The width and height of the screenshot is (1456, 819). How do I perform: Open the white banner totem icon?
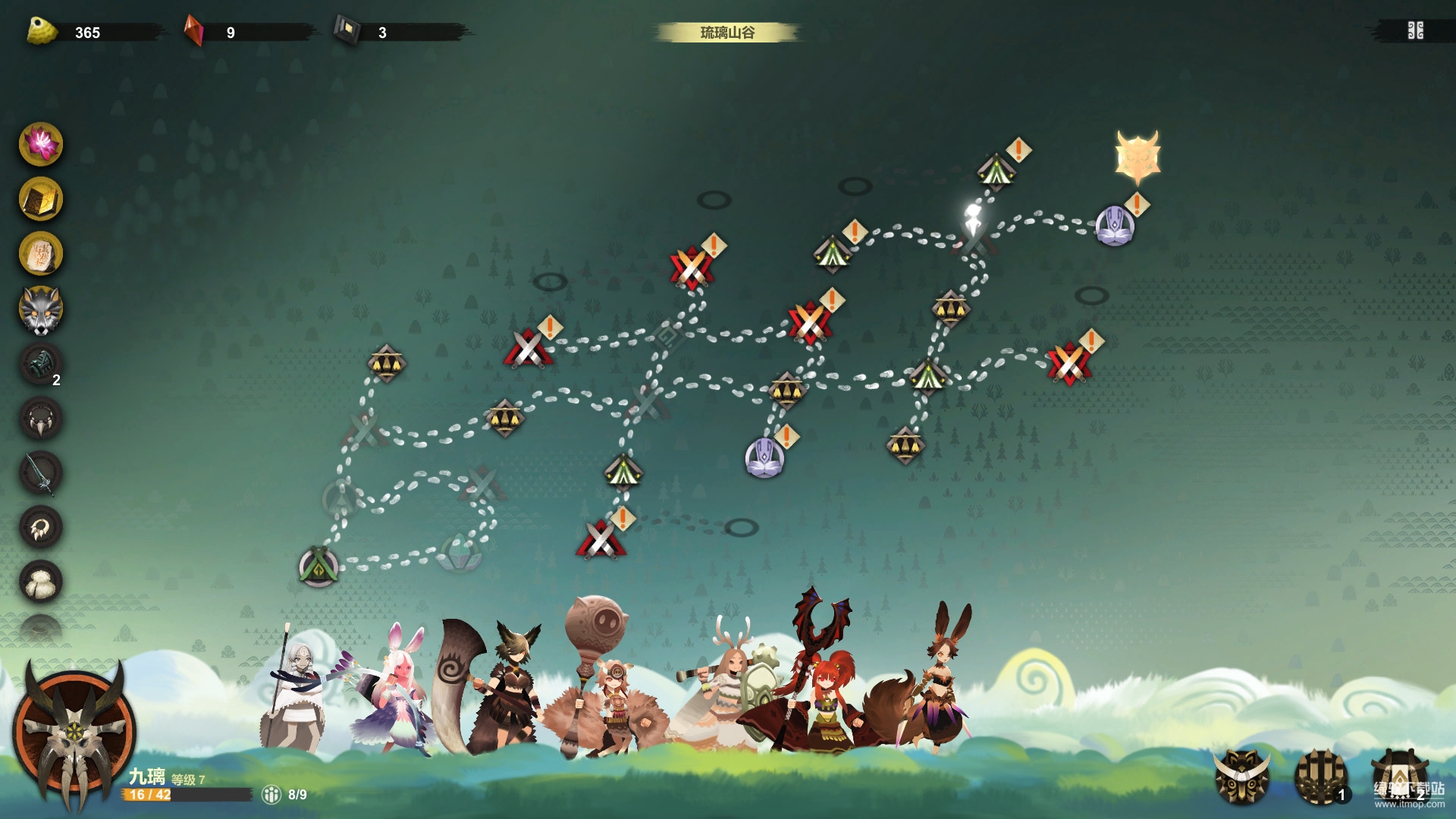tap(1399, 777)
